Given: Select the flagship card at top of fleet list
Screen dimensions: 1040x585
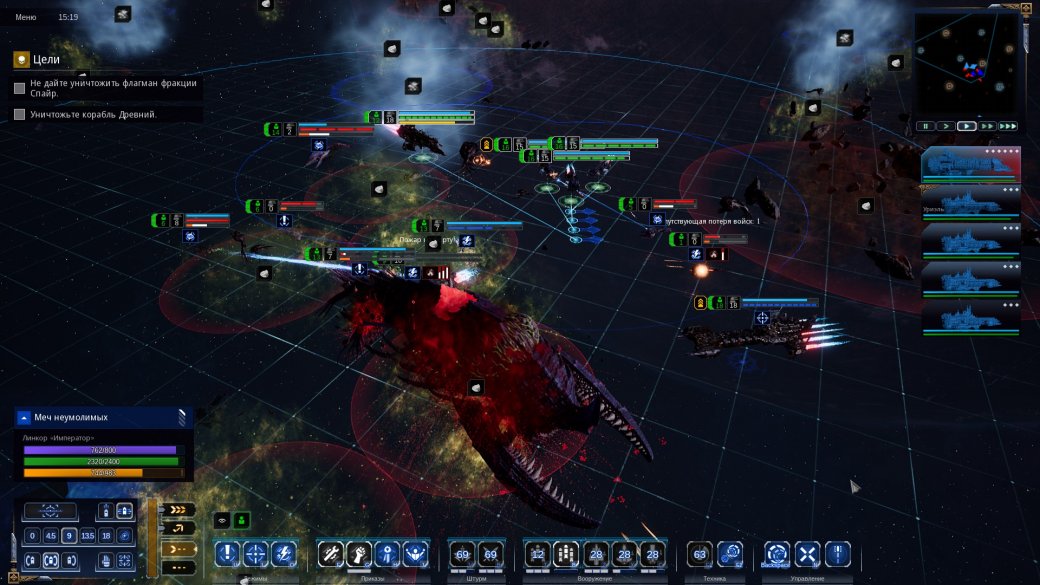Looking at the screenshot, I should (x=971, y=166).
